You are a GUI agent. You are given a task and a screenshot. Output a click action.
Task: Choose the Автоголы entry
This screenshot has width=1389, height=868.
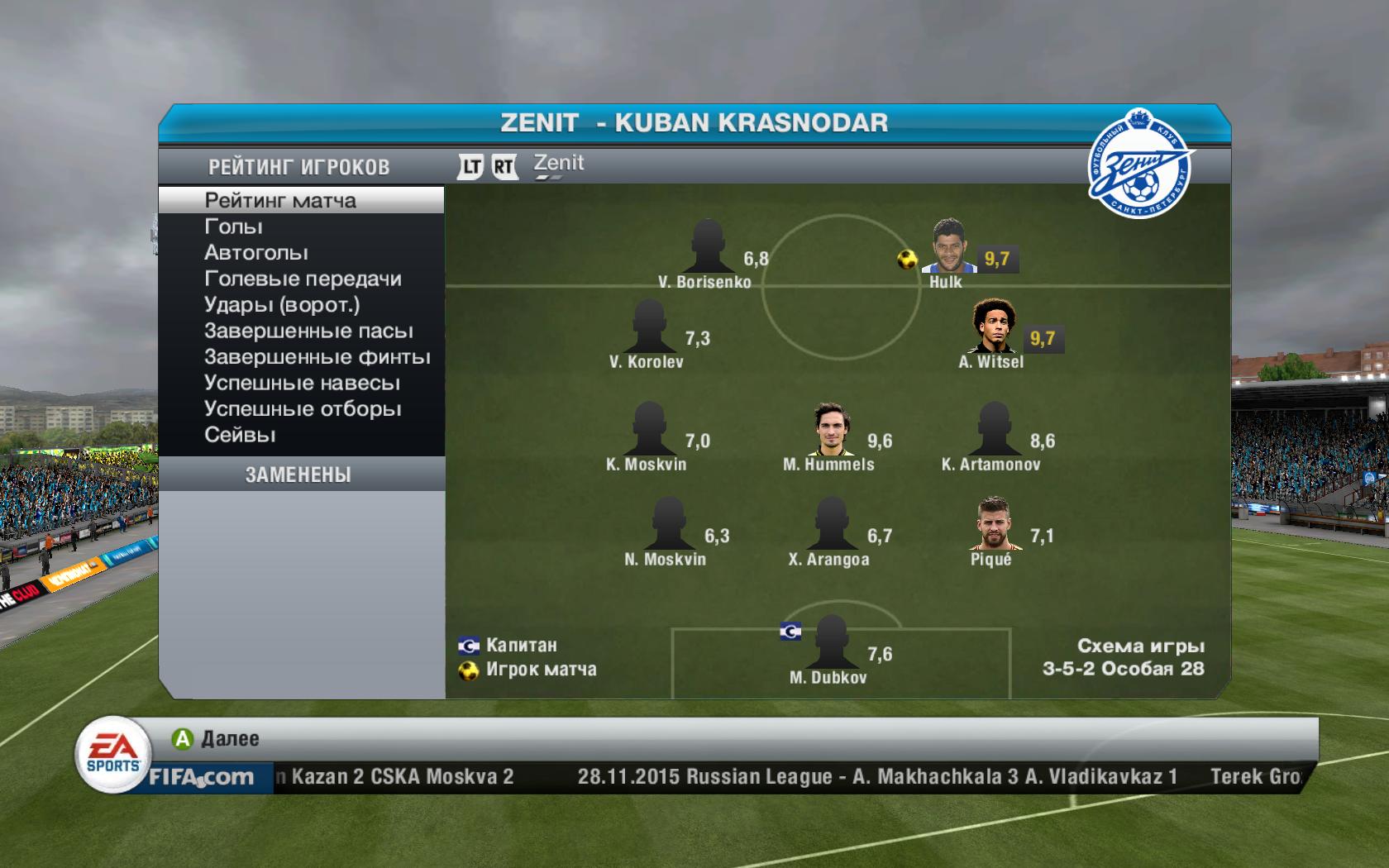tap(256, 253)
